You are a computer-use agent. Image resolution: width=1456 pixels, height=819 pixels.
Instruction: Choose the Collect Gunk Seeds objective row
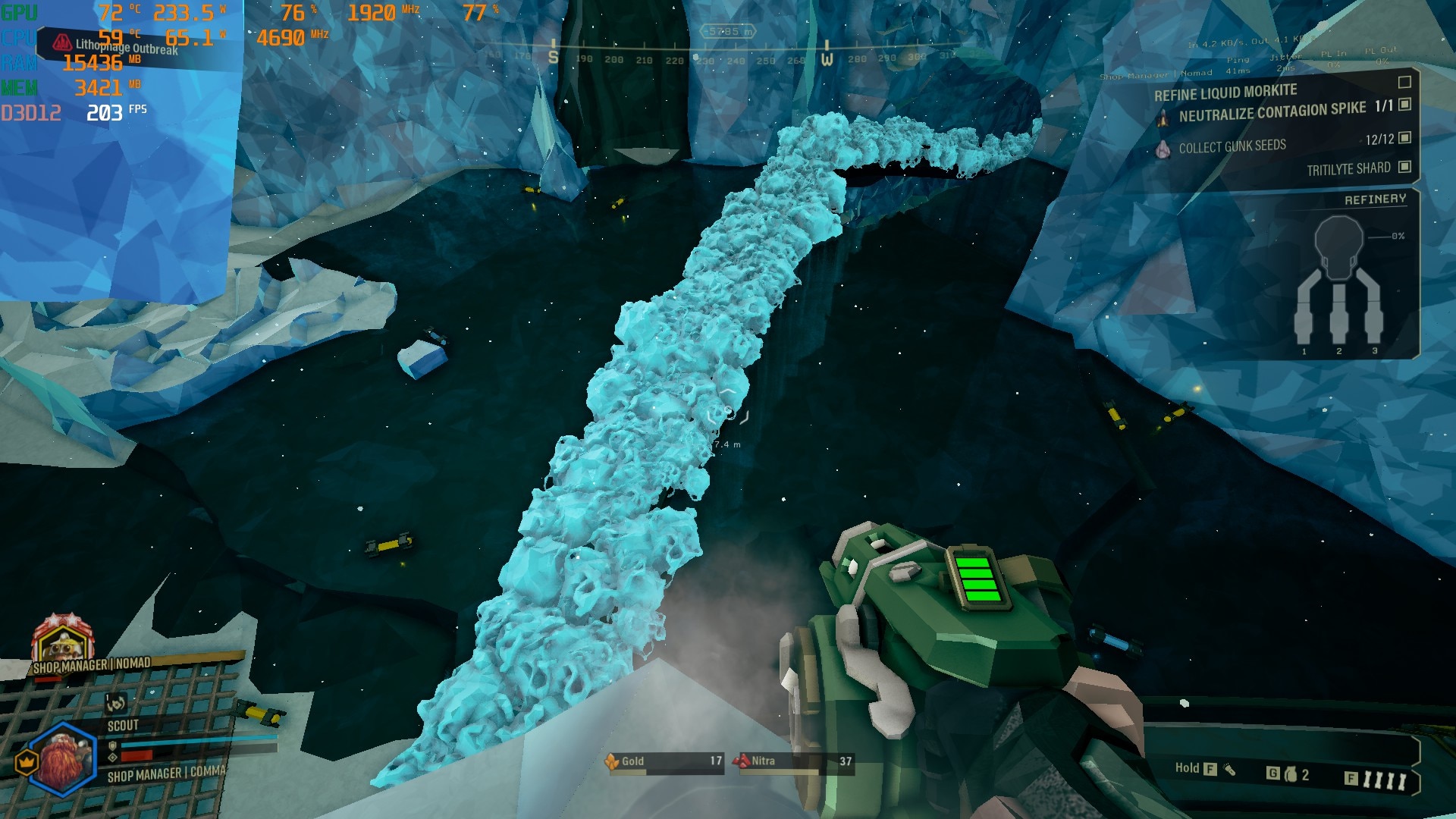[1232, 146]
